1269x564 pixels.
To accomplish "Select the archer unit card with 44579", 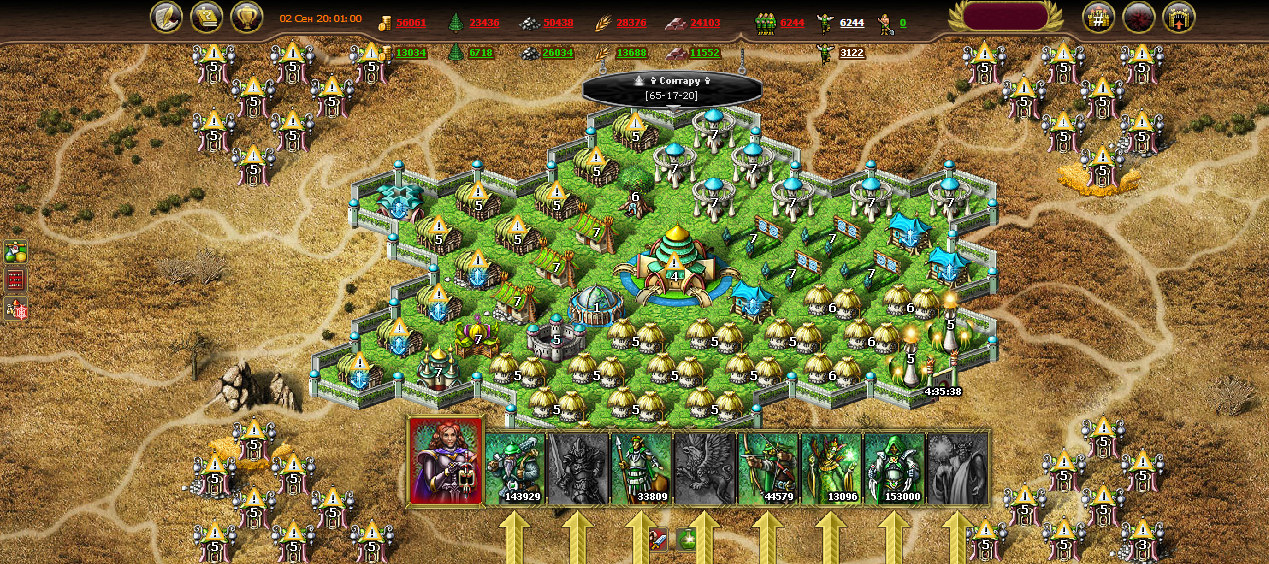I will click(x=768, y=467).
